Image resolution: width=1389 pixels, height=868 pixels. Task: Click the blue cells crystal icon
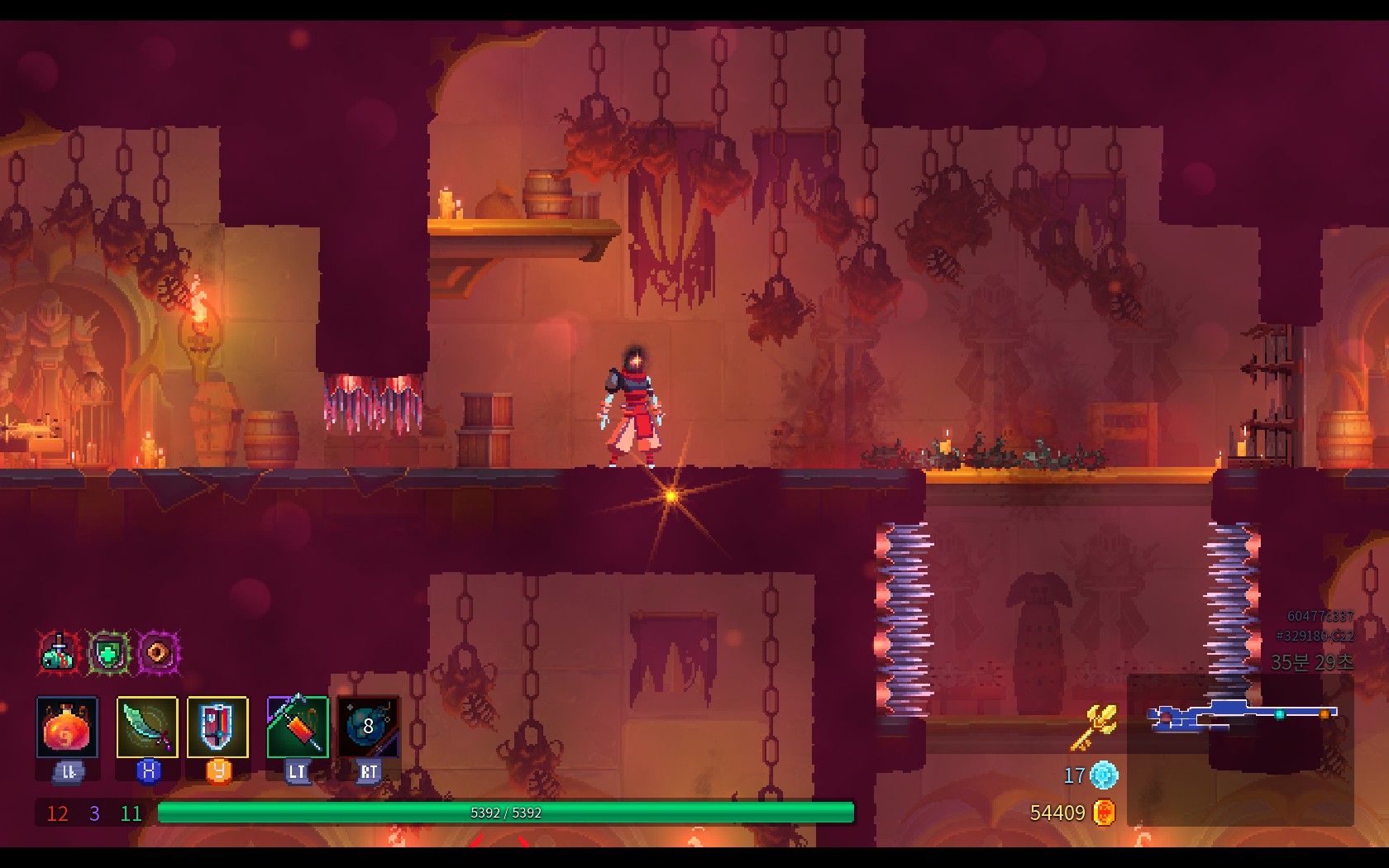pos(1103,776)
